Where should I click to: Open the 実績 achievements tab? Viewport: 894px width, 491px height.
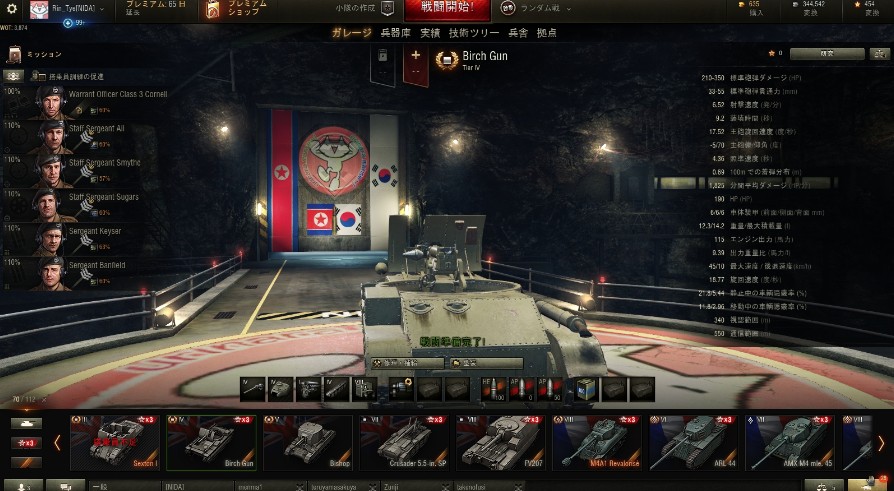430,33
